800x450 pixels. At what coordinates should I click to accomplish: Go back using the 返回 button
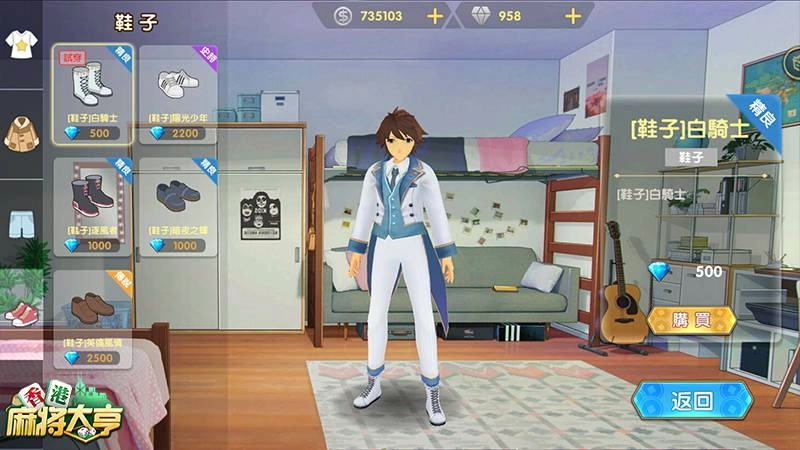[x=692, y=401]
